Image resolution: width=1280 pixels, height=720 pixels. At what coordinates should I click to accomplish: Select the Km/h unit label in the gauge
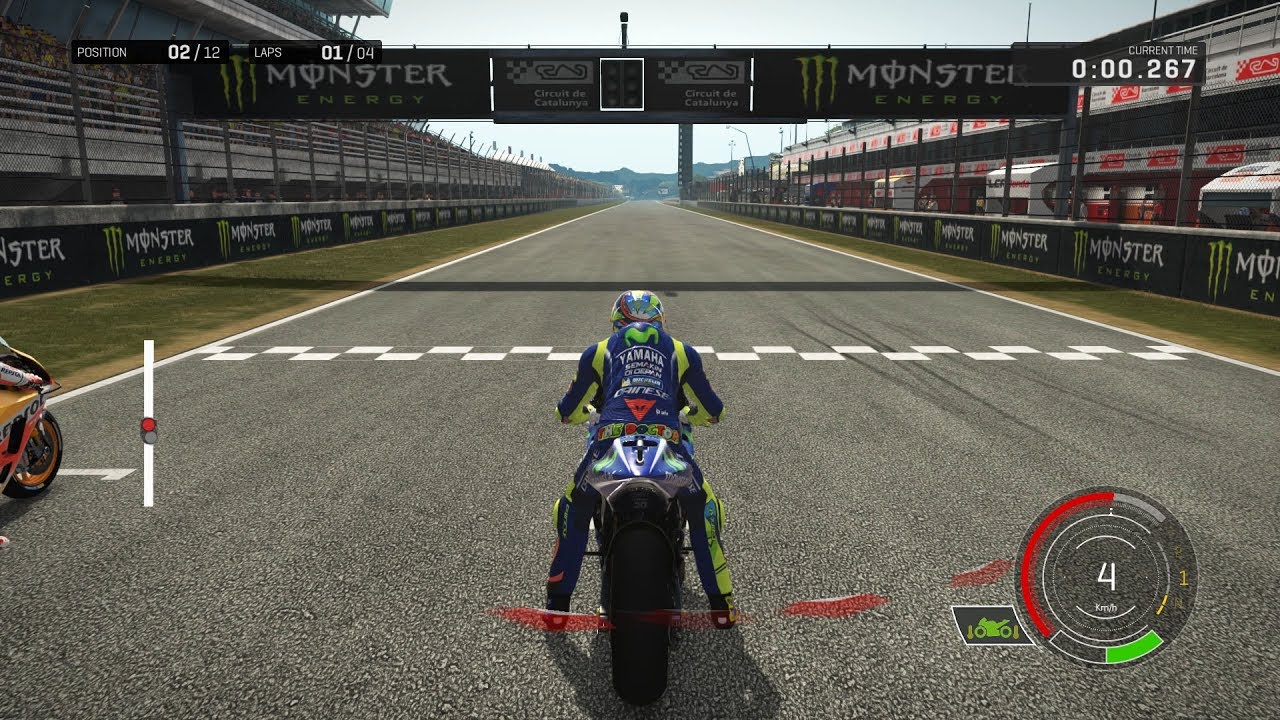(1106, 608)
